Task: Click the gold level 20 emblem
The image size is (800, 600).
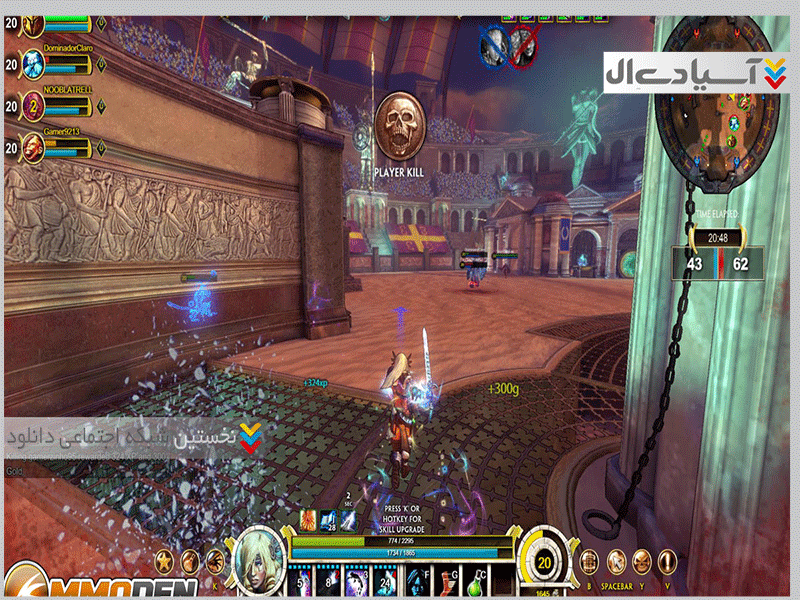Action: [545, 563]
